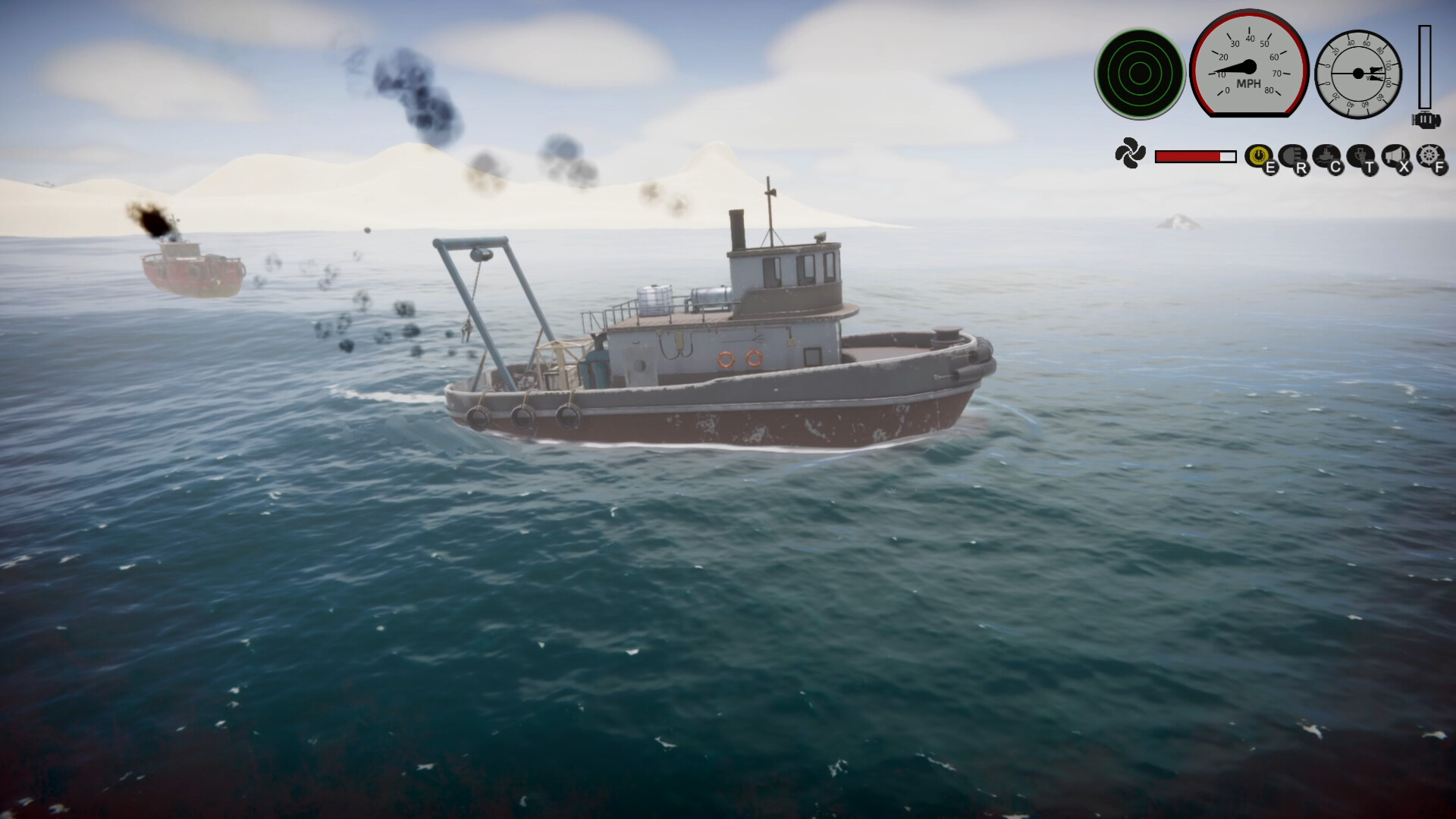The height and width of the screenshot is (819, 1456).
Task: Toggle the yellow engine ignition power icon
Action: pos(1259,154)
